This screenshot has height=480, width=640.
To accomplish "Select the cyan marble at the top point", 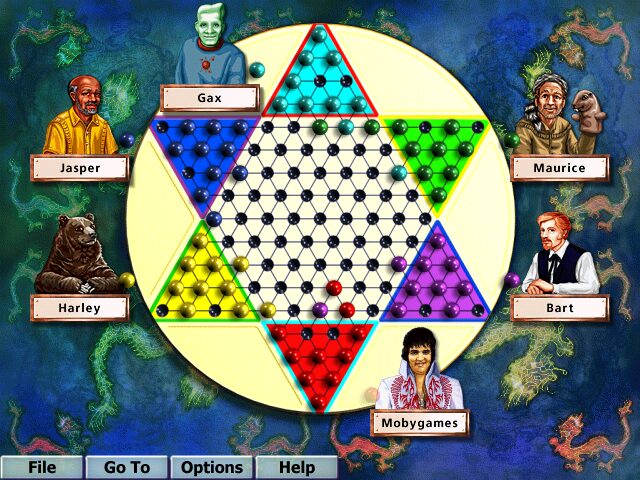I will [x=320, y=39].
